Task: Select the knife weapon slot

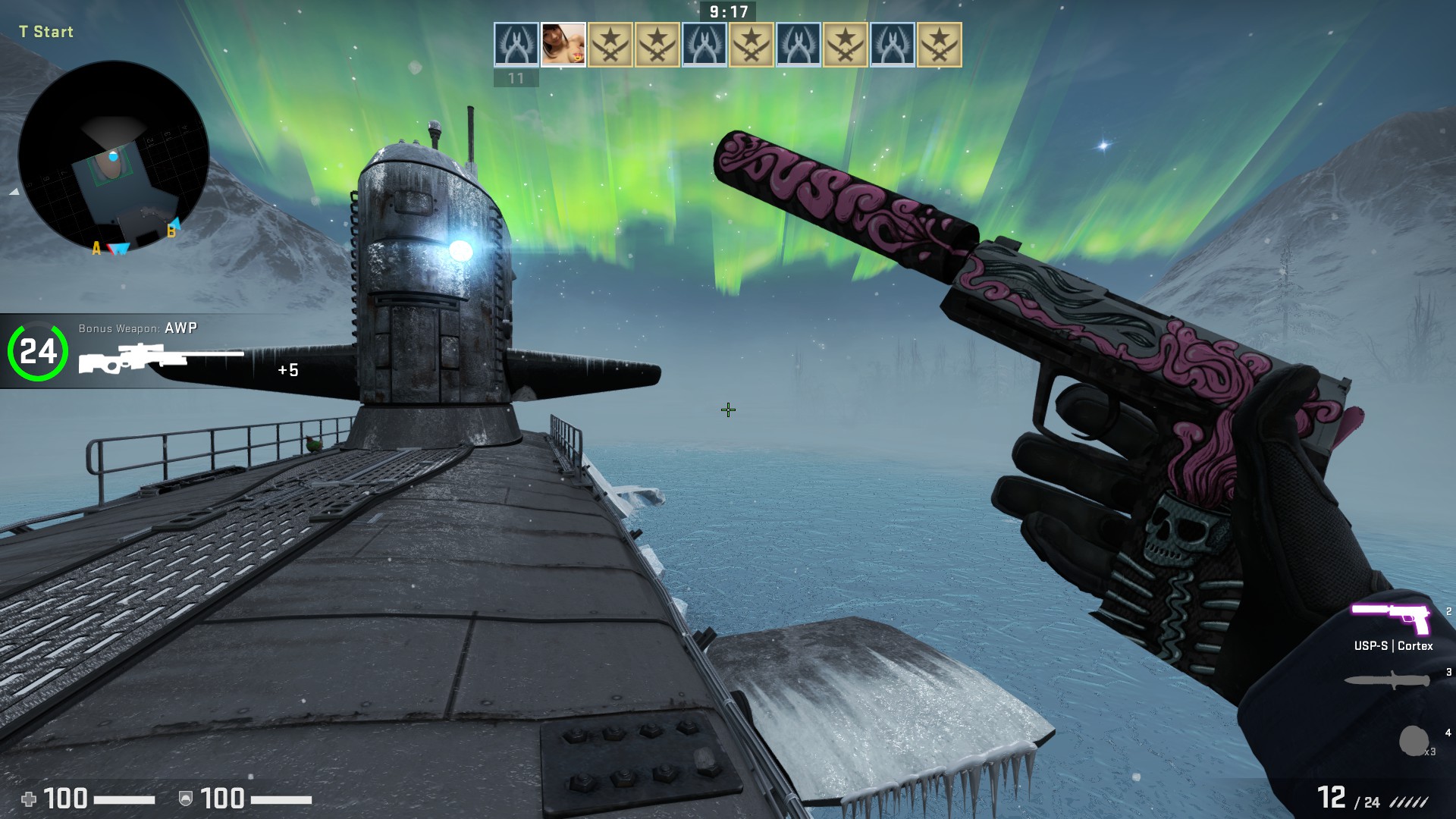Action: click(1387, 679)
